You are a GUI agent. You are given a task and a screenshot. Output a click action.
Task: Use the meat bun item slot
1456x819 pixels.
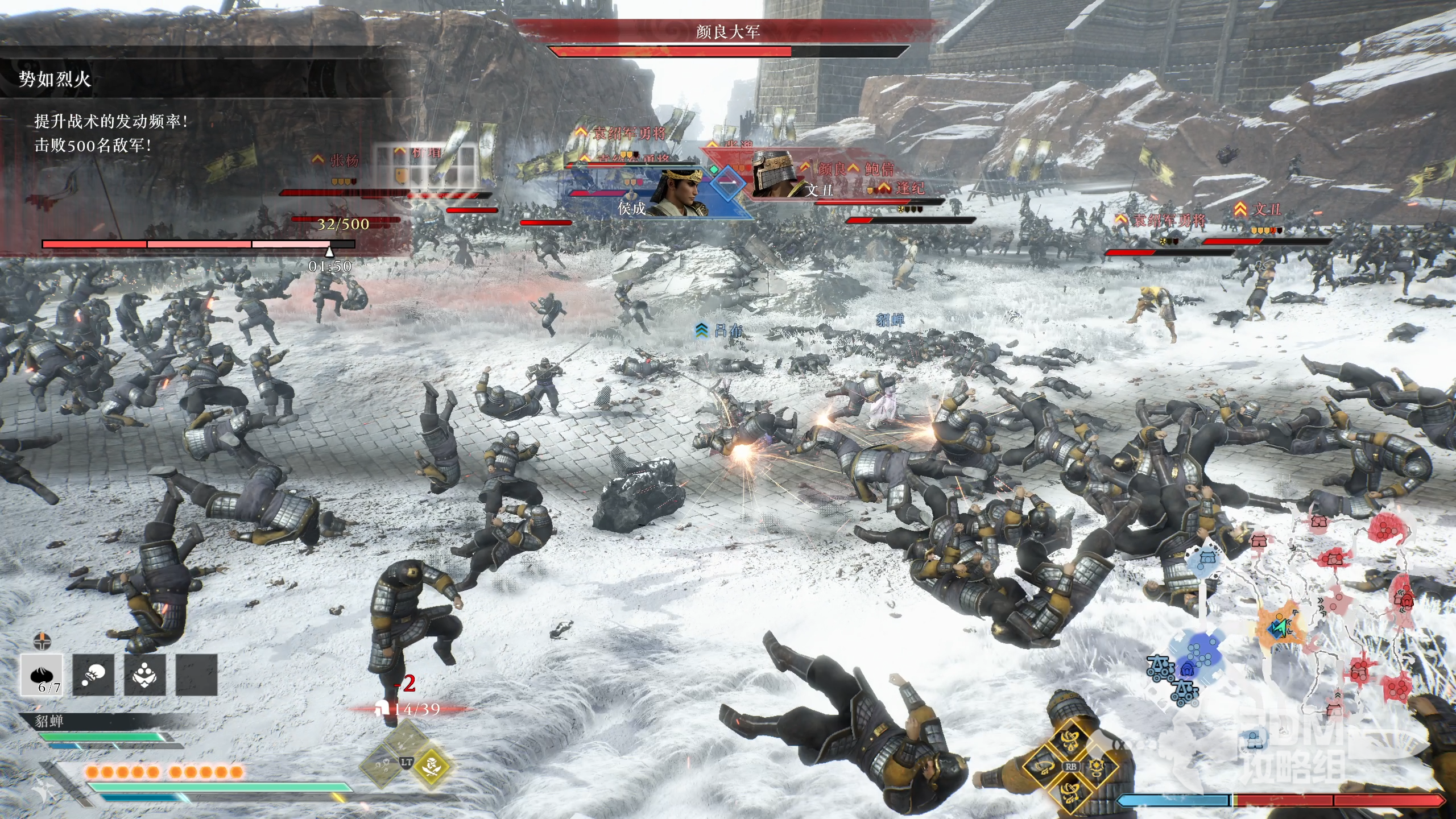point(42,675)
